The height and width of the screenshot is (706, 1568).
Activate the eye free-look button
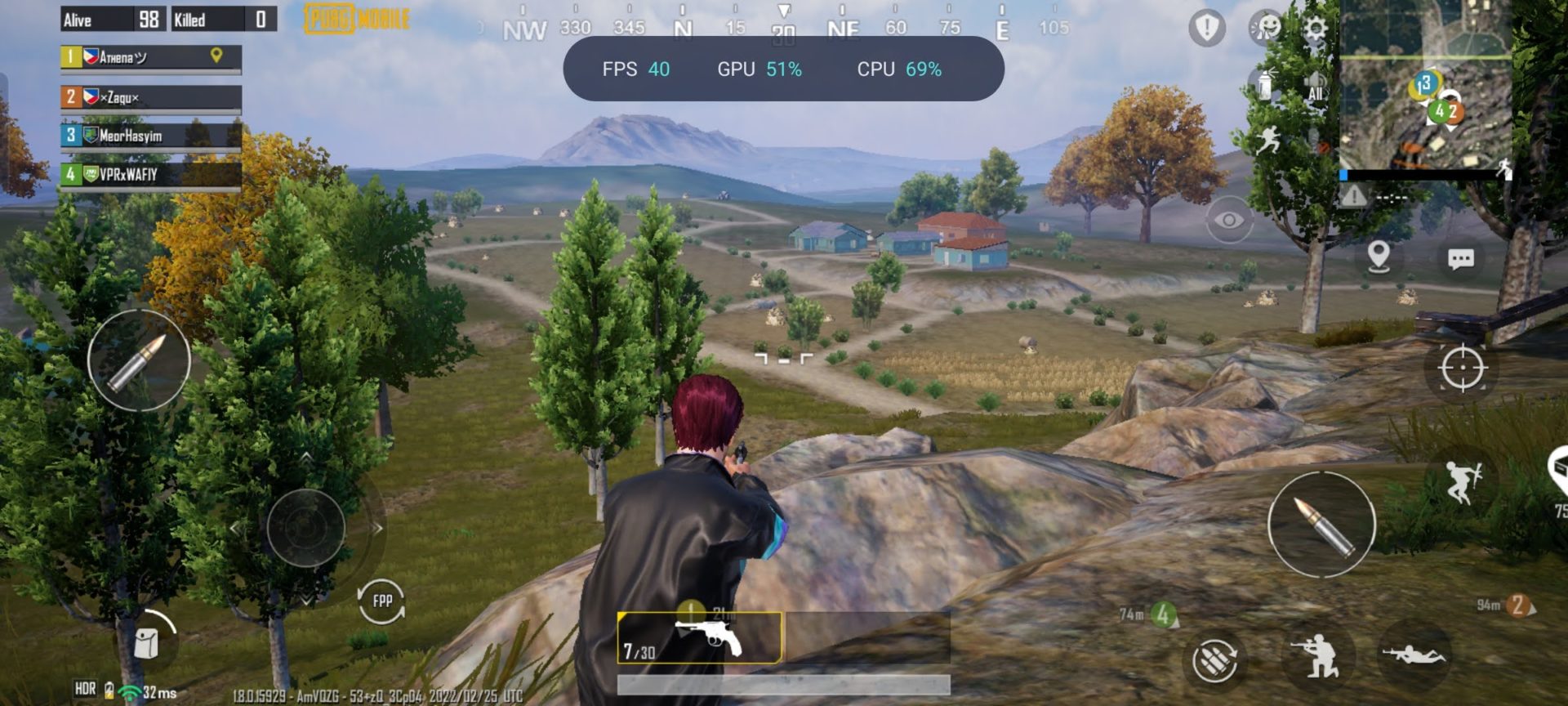click(x=1228, y=220)
